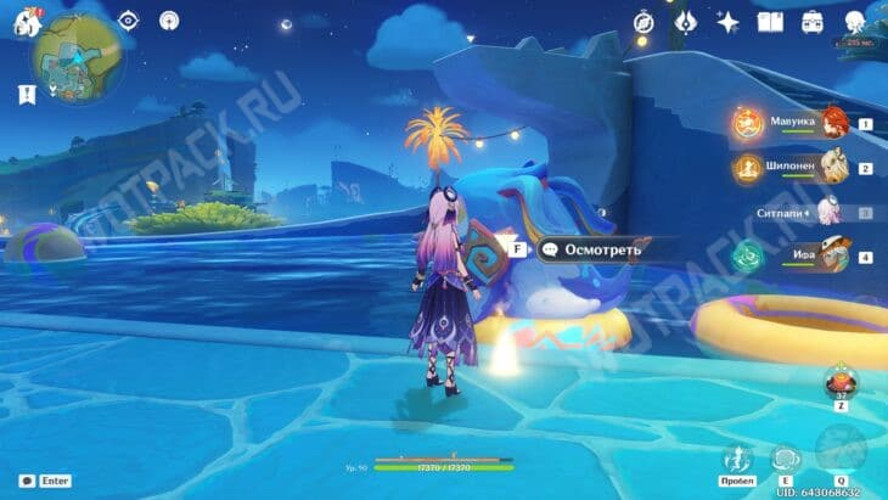The width and height of the screenshot is (888, 500).
Task: Open the character screen icon
Action: point(855,22)
